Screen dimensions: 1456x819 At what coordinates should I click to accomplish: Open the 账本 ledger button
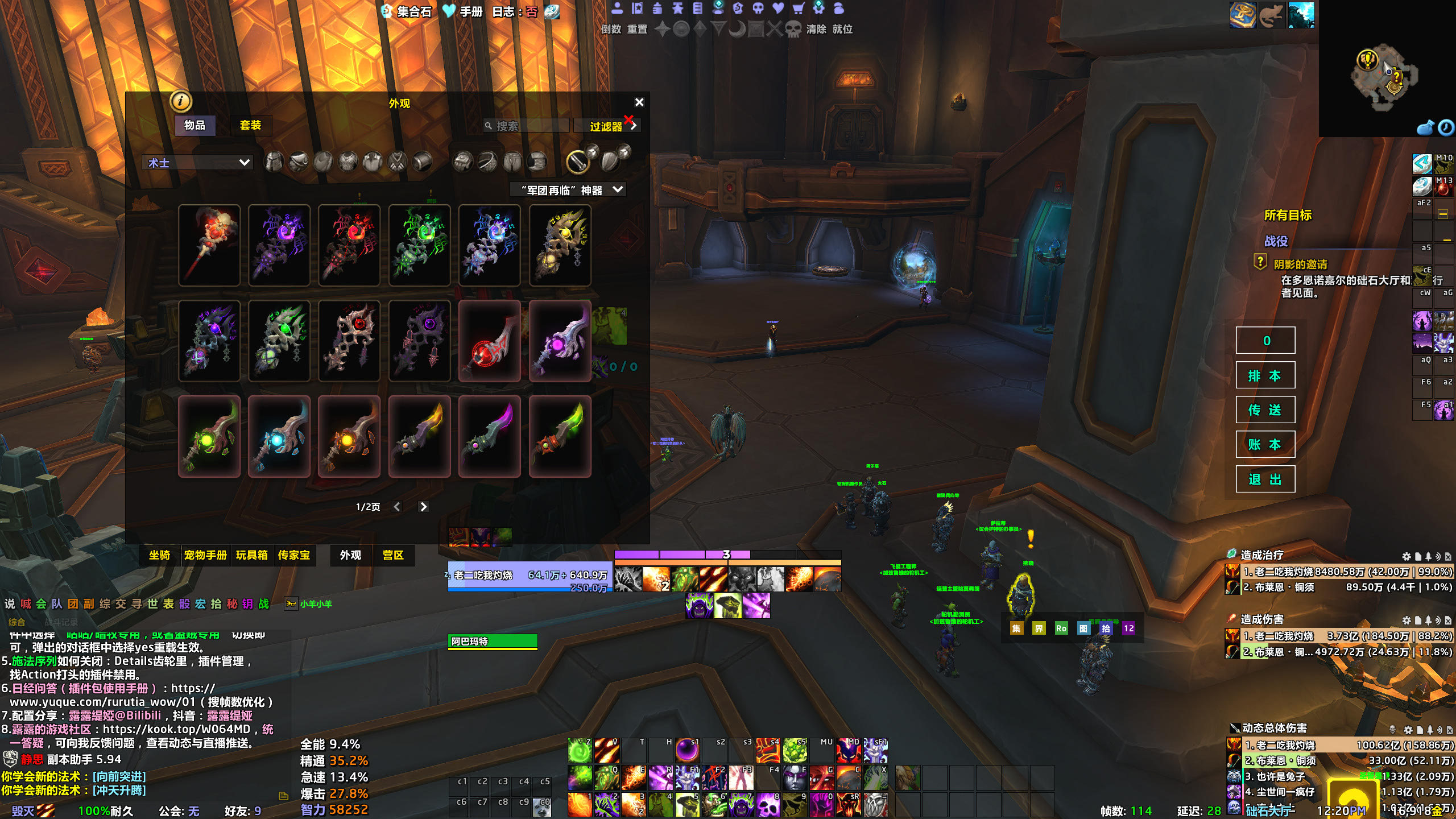1265,445
